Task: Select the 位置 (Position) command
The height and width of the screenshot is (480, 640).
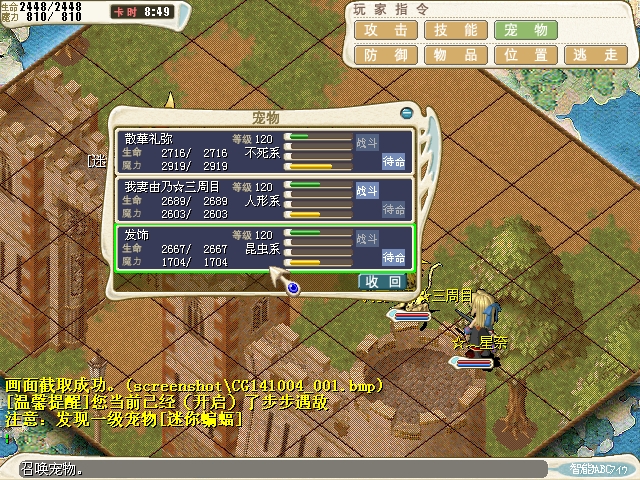Action: [519, 56]
